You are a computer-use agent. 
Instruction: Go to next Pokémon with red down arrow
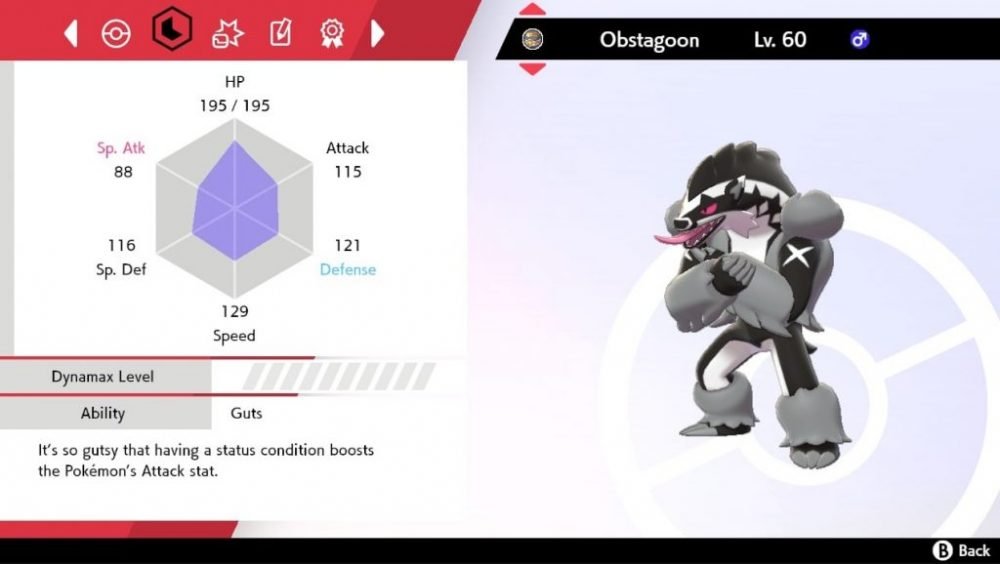tap(533, 68)
